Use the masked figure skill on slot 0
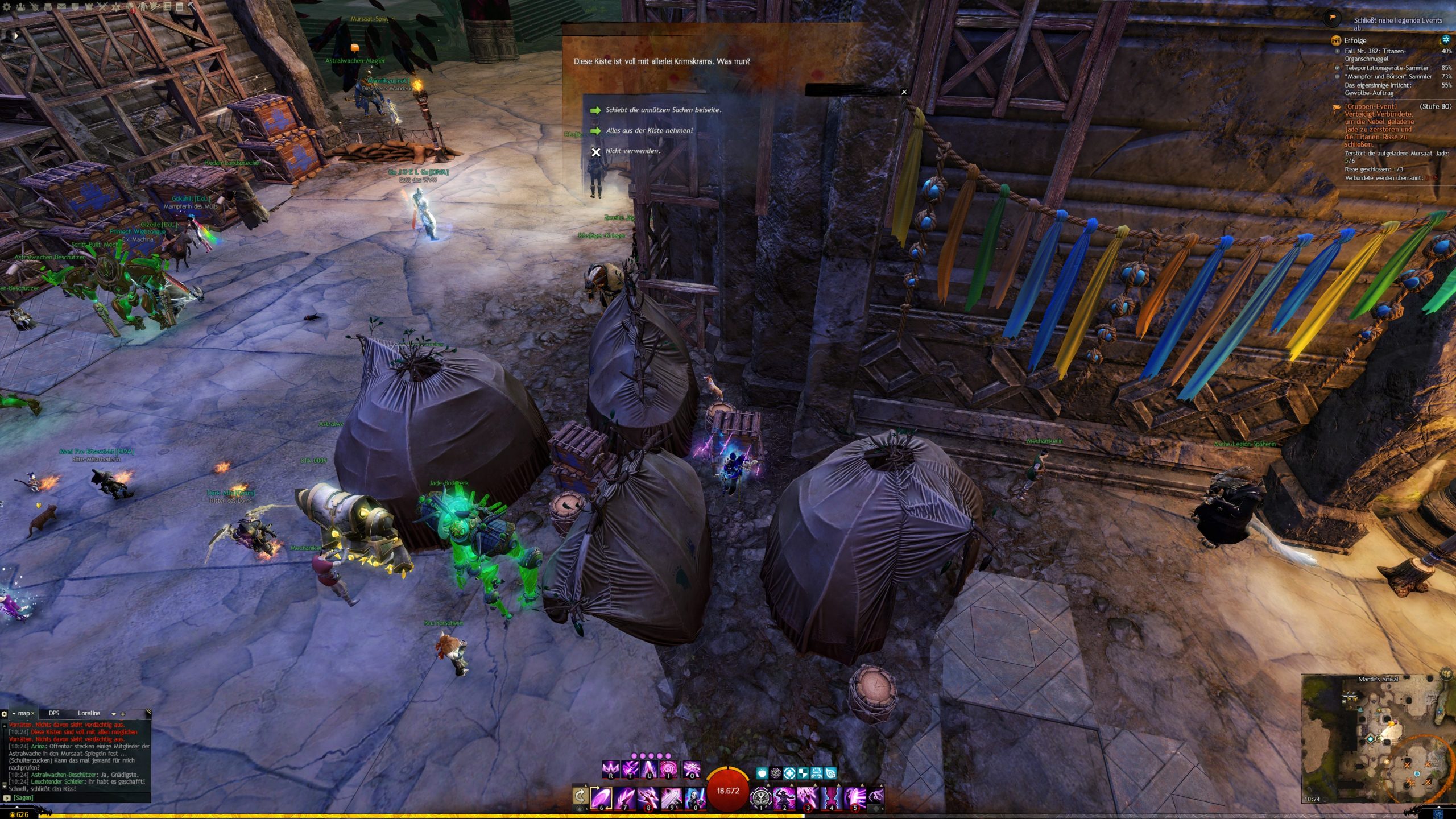 [x=694, y=797]
